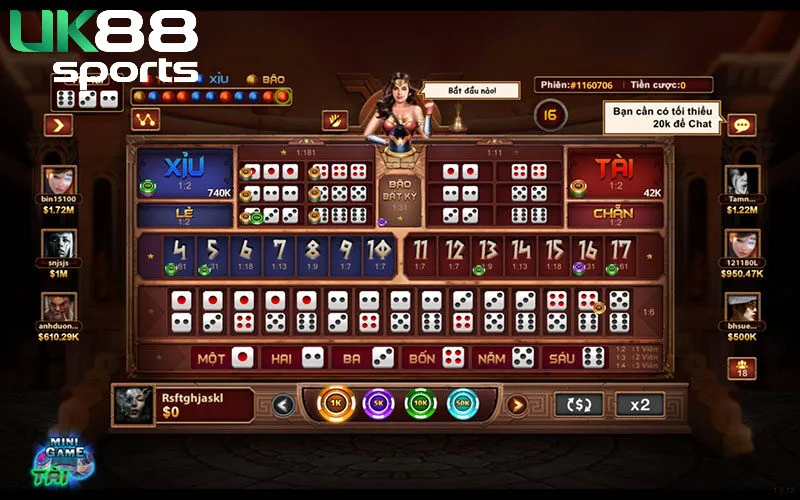Bet on LẺ (odd)
The image size is (800, 500).
(184, 215)
